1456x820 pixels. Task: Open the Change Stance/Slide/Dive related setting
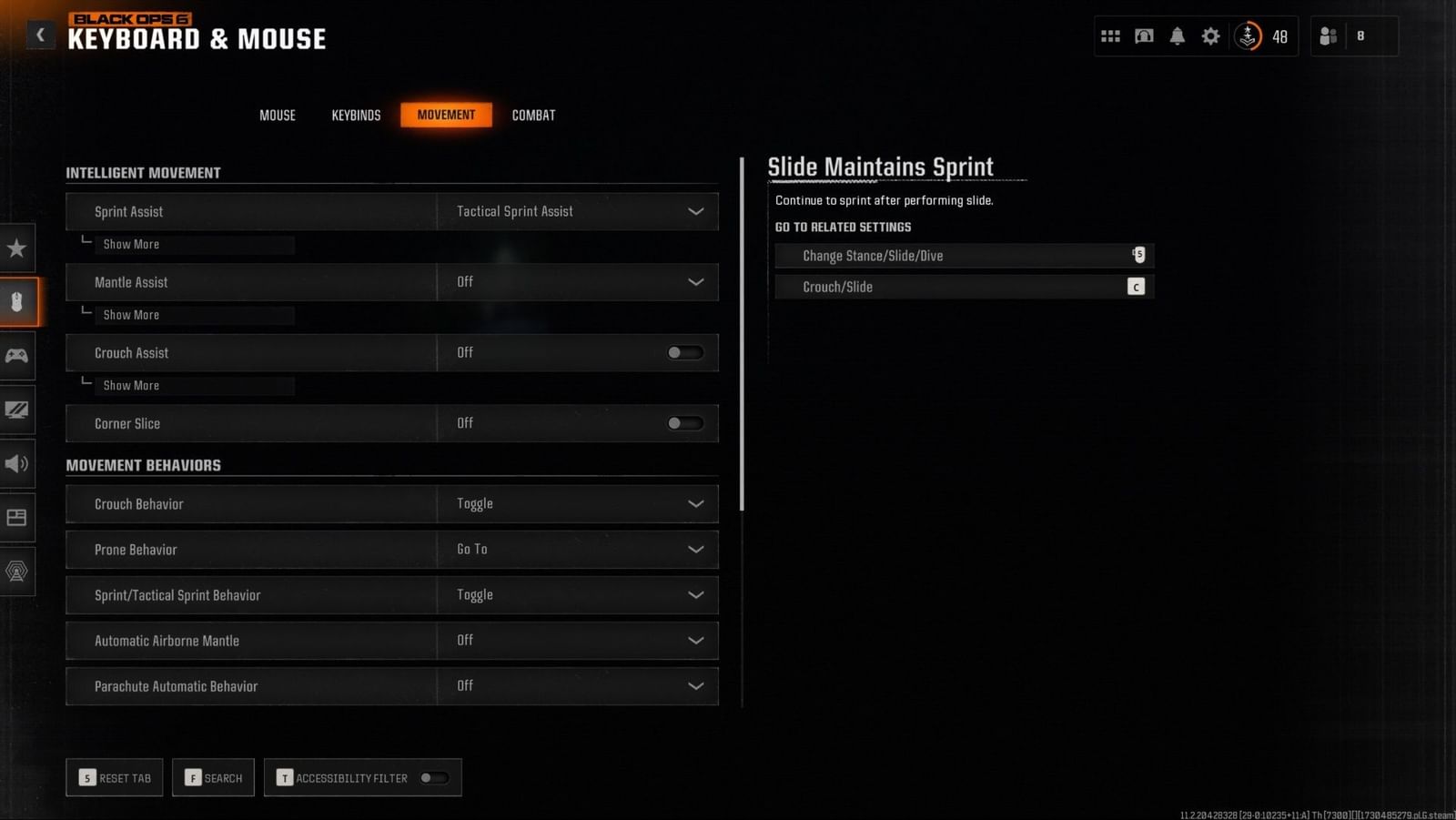coord(964,256)
